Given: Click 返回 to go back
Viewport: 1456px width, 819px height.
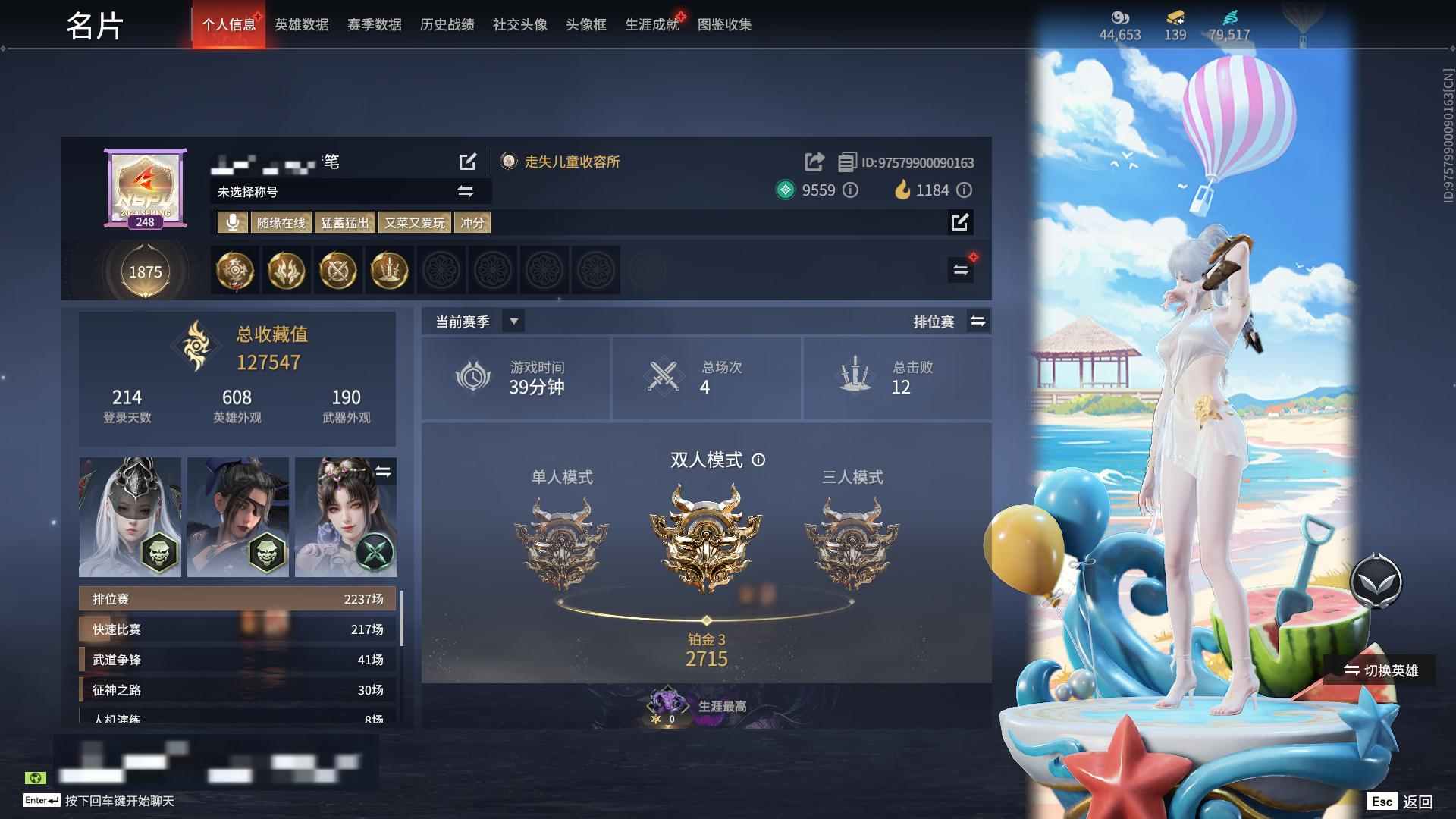Looking at the screenshot, I should 1417,800.
